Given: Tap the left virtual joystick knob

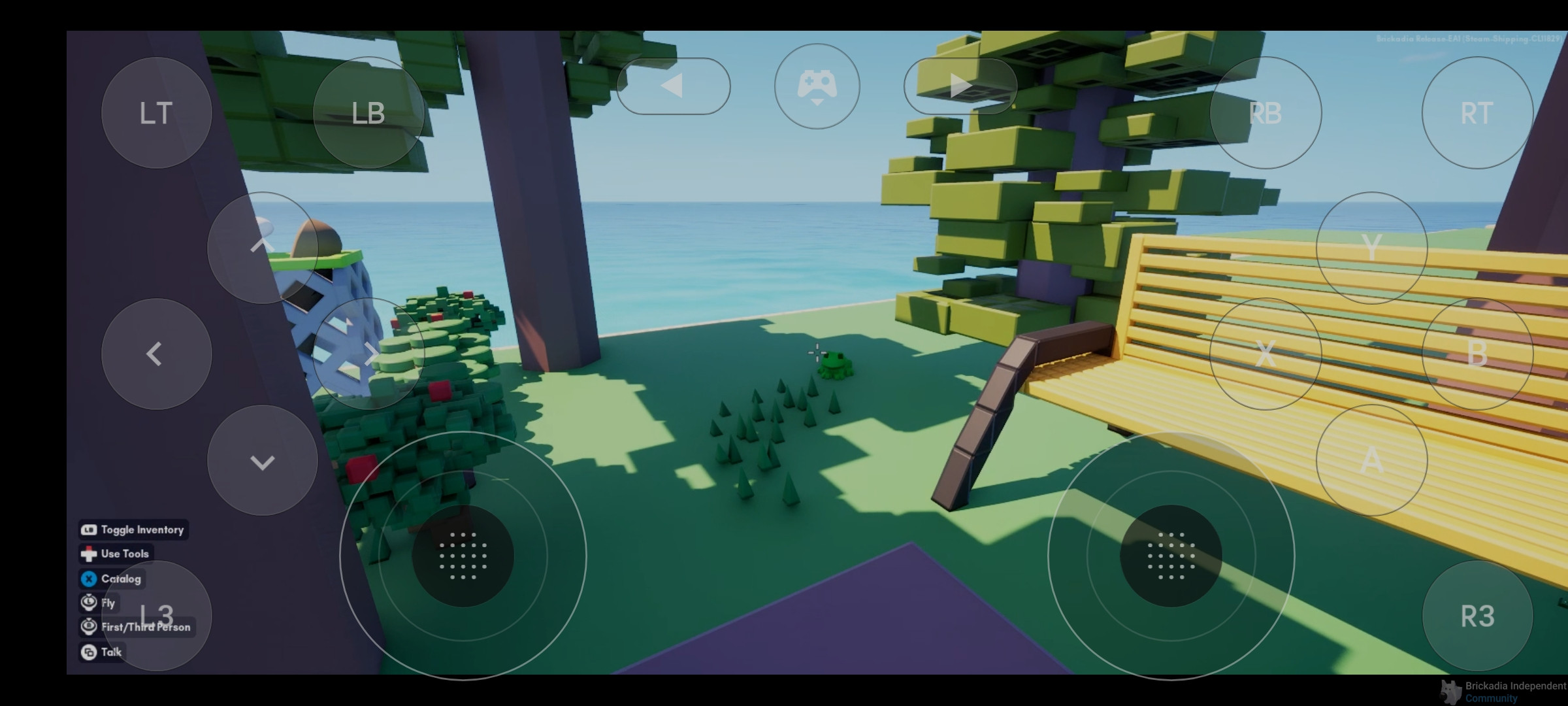Looking at the screenshot, I should click(463, 556).
